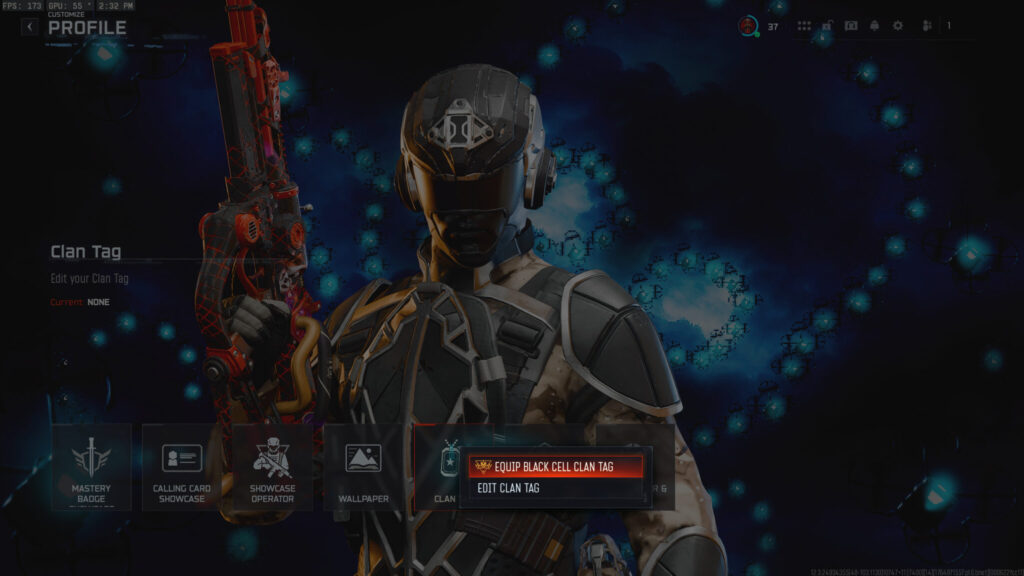Select the Showcase Operator tile
Viewport: 1024px width, 576px height.
click(x=272, y=466)
